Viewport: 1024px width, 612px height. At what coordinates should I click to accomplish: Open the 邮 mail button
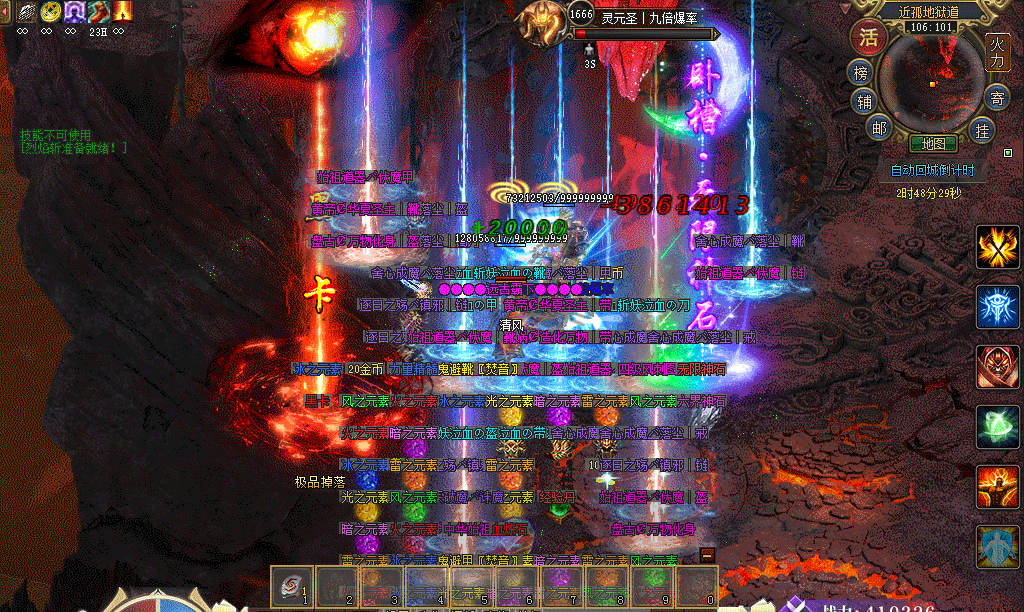click(x=879, y=127)
